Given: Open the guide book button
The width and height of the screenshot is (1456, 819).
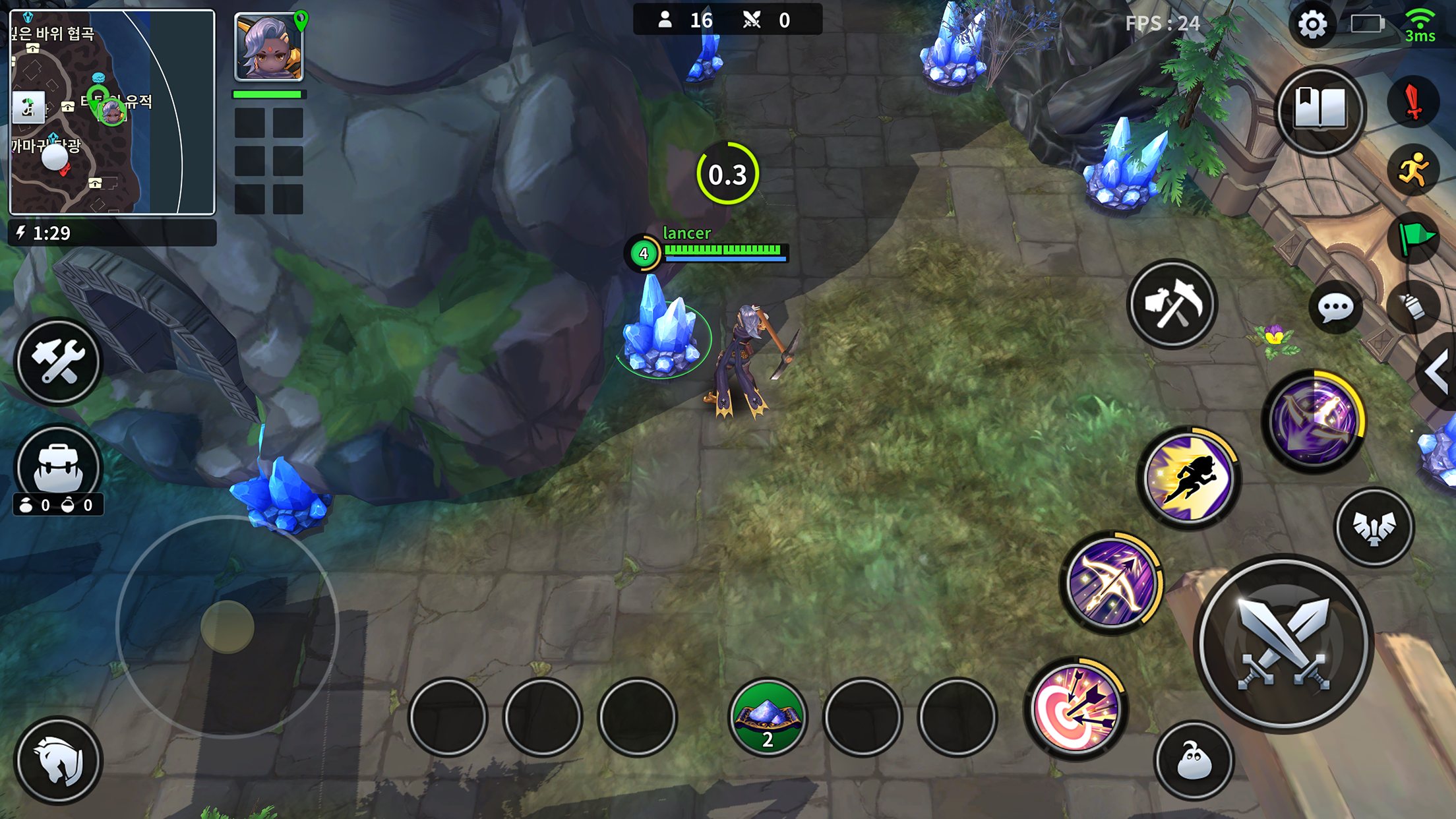Looking at the screenshot, I should 1320,109.
